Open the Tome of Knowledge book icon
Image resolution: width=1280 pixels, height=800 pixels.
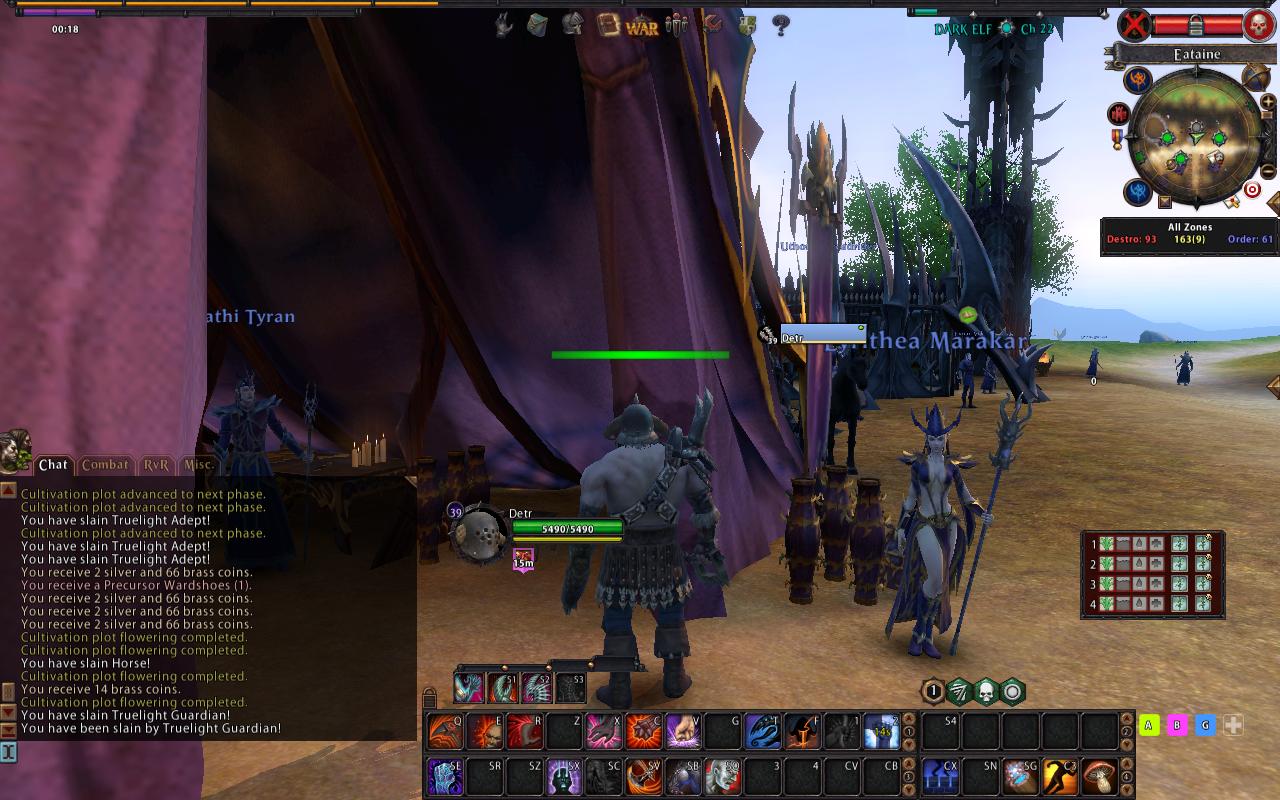(x=607, y=25)
